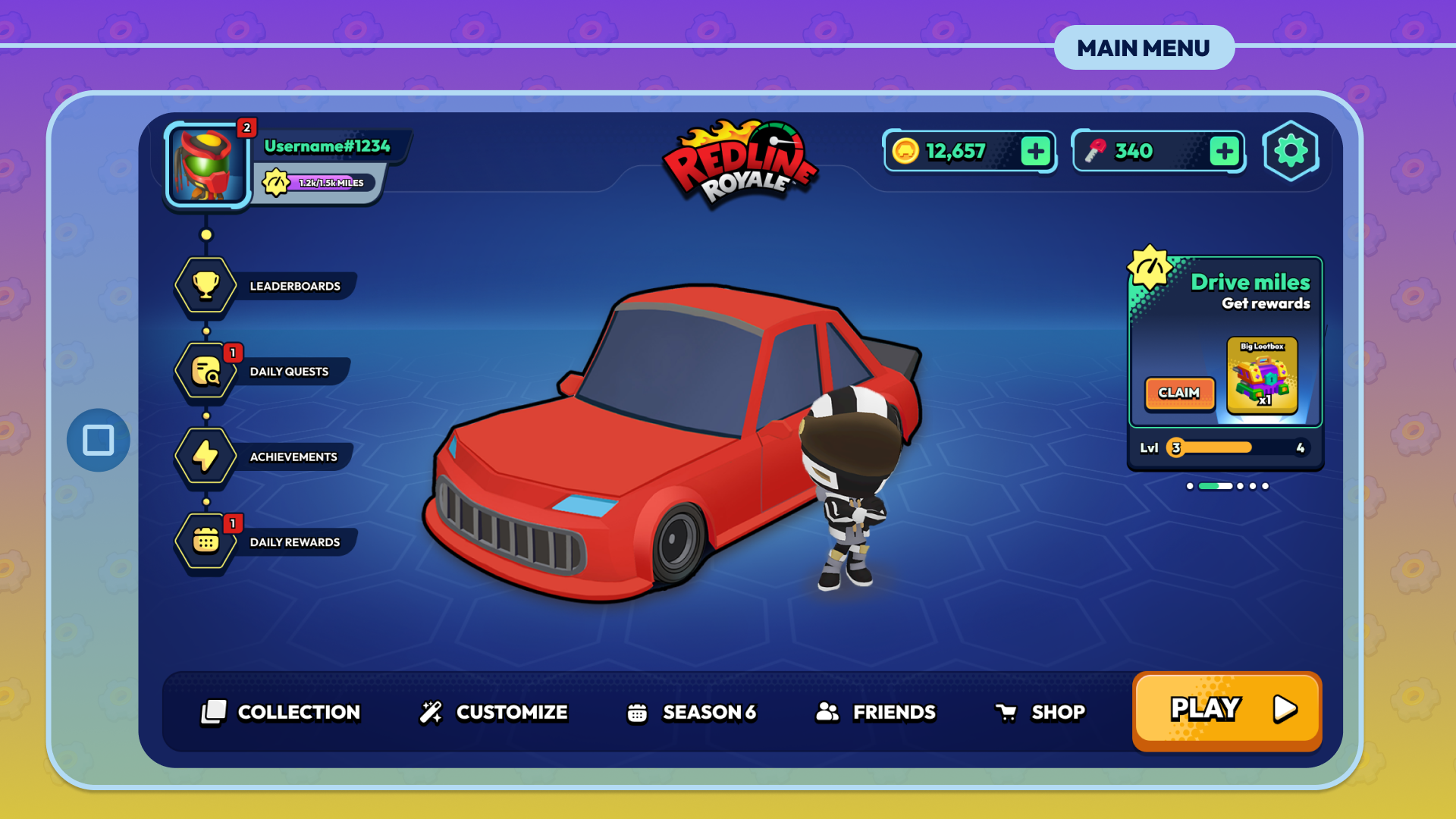Screen dimensions: 1456x819
Task: View the Friends list
Action: [x=876, y=712]
